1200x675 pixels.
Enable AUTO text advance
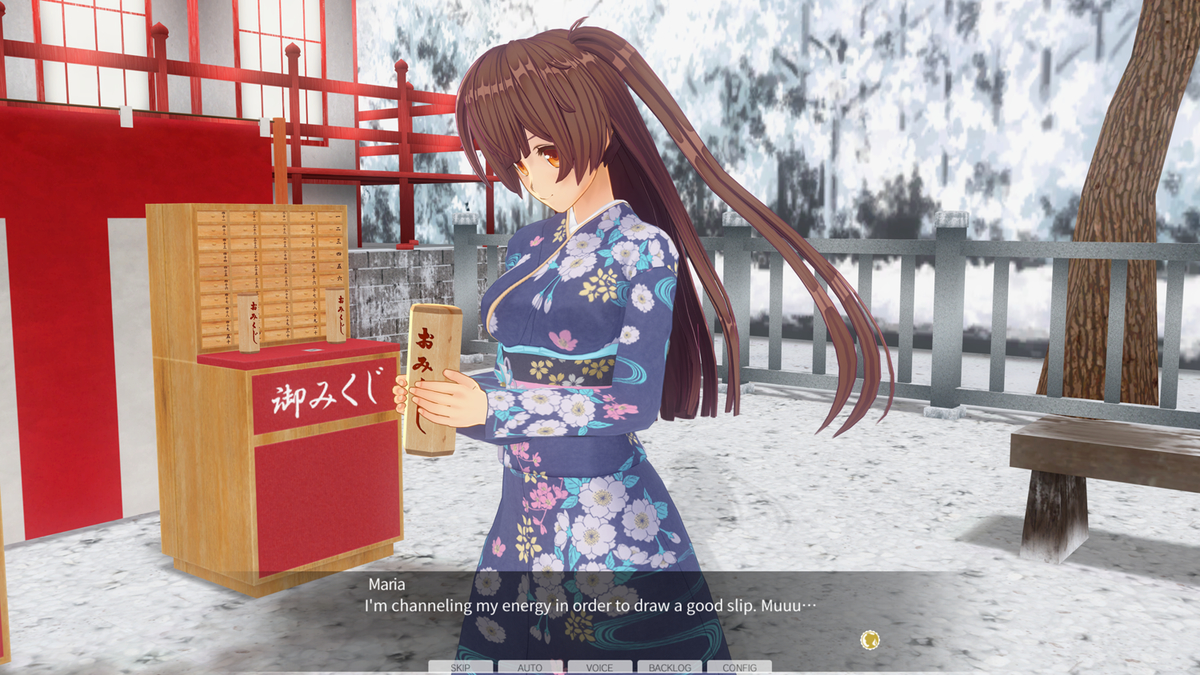(x=530, y=667)
